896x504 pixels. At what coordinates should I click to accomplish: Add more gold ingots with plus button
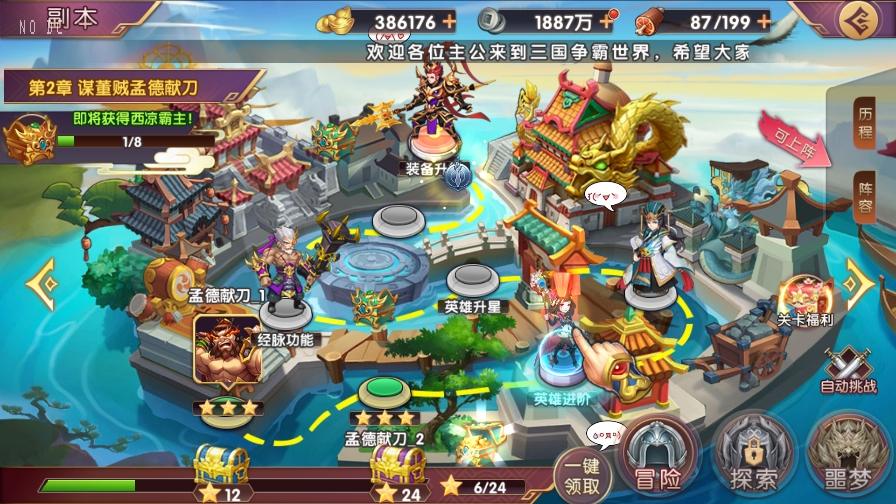pos(449,20)
